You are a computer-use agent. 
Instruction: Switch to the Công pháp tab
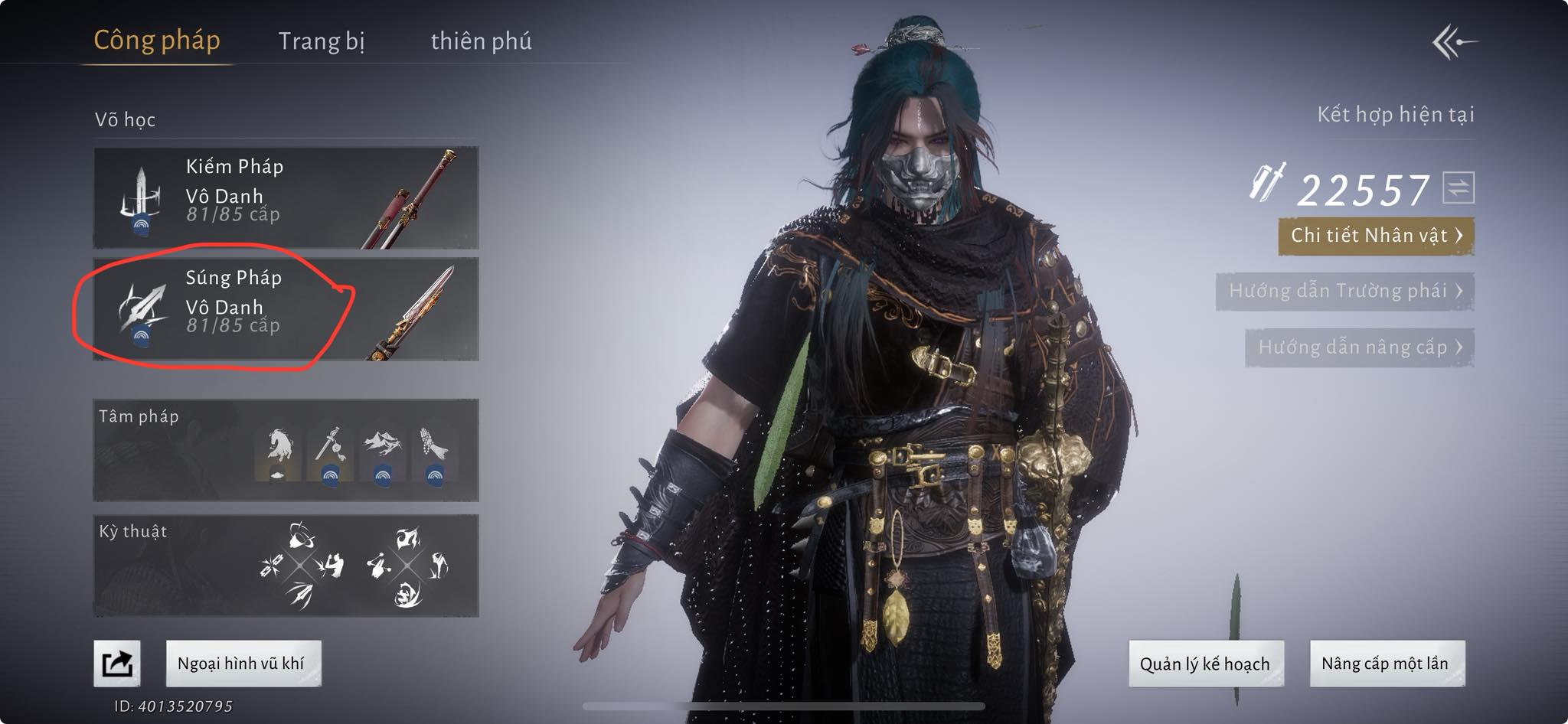(157, 41)
